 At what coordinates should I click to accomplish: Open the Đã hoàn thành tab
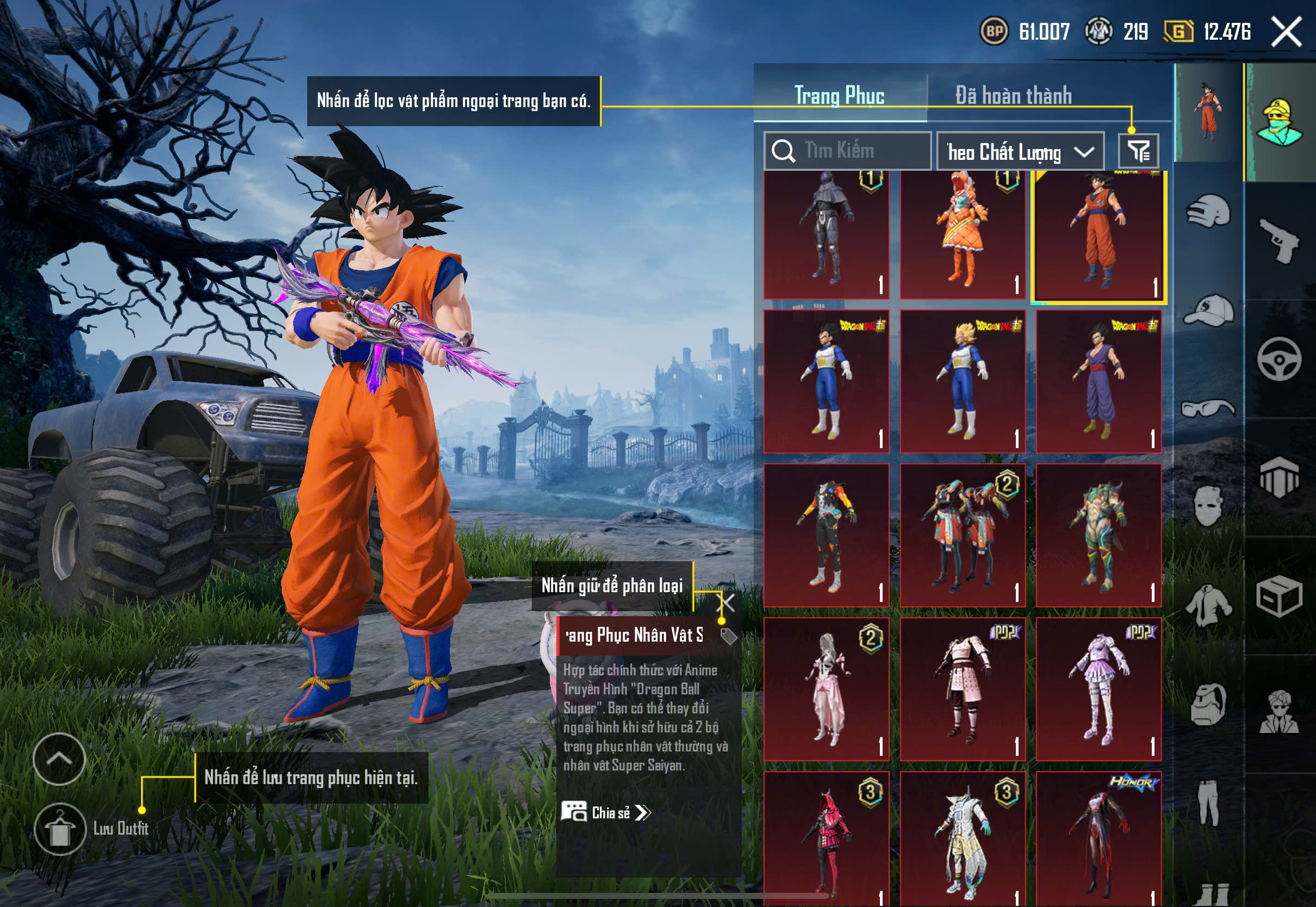click(1014, 96)
